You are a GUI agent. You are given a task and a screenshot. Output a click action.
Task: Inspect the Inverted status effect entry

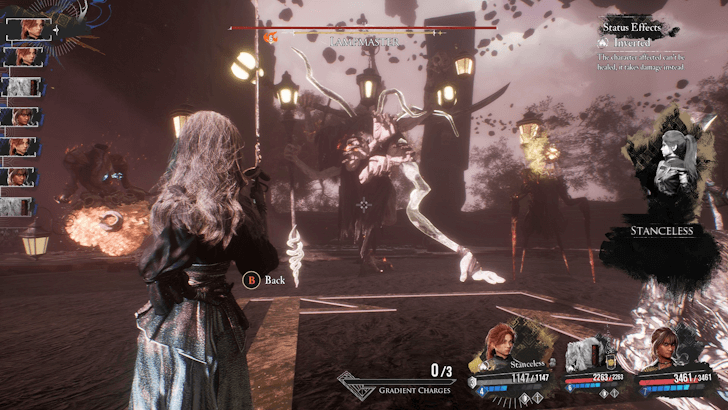tap(631, 43)
